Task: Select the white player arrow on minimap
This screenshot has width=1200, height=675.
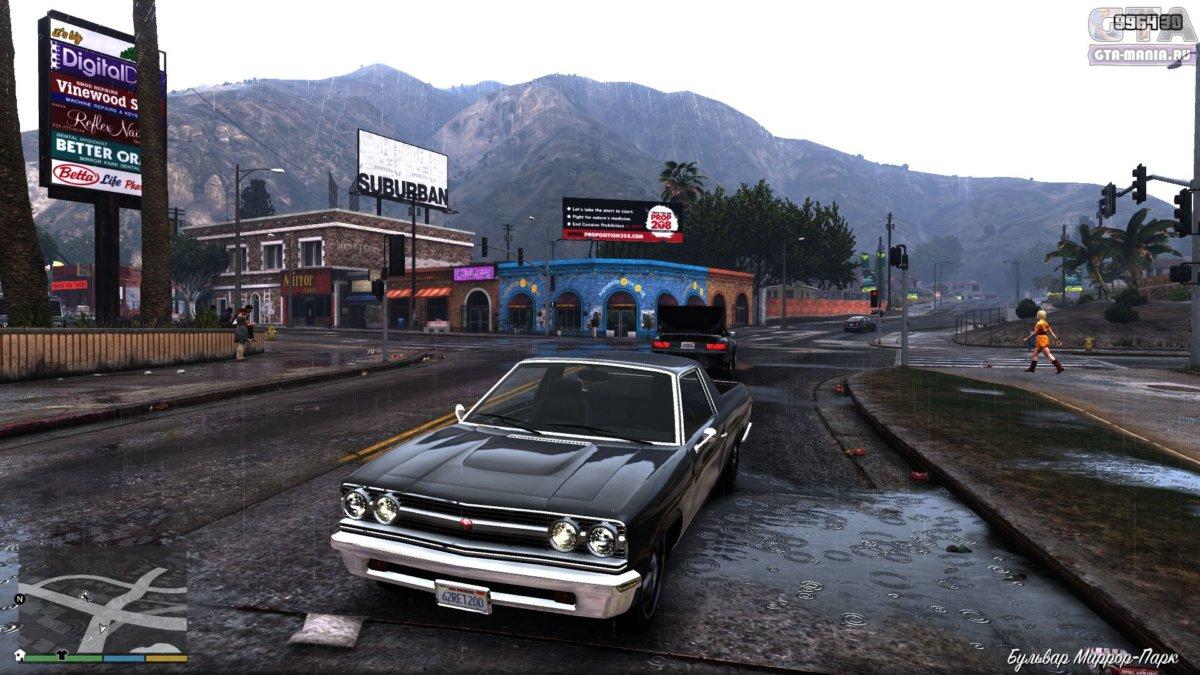Action: (103, 627)
